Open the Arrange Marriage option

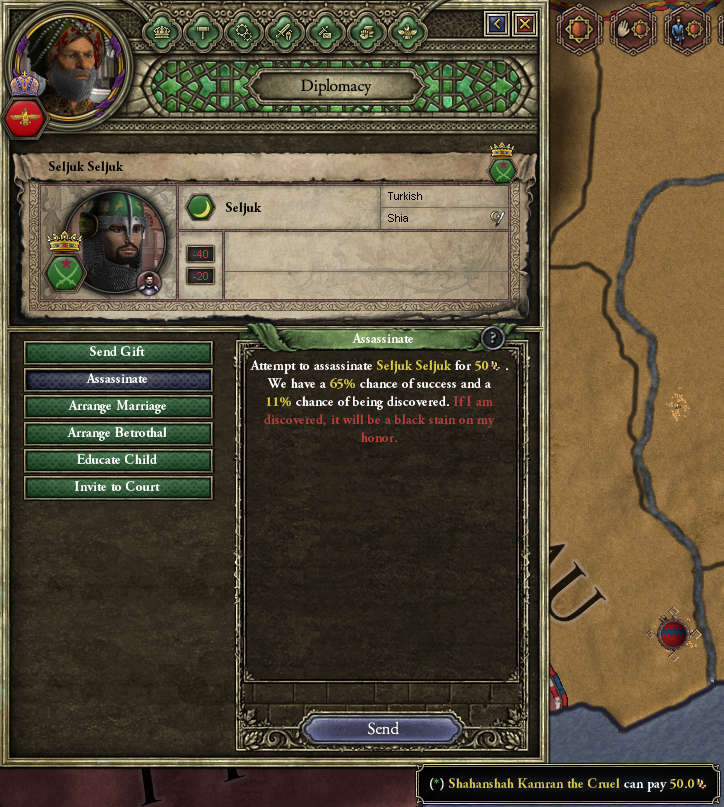[x=118, y=406]
